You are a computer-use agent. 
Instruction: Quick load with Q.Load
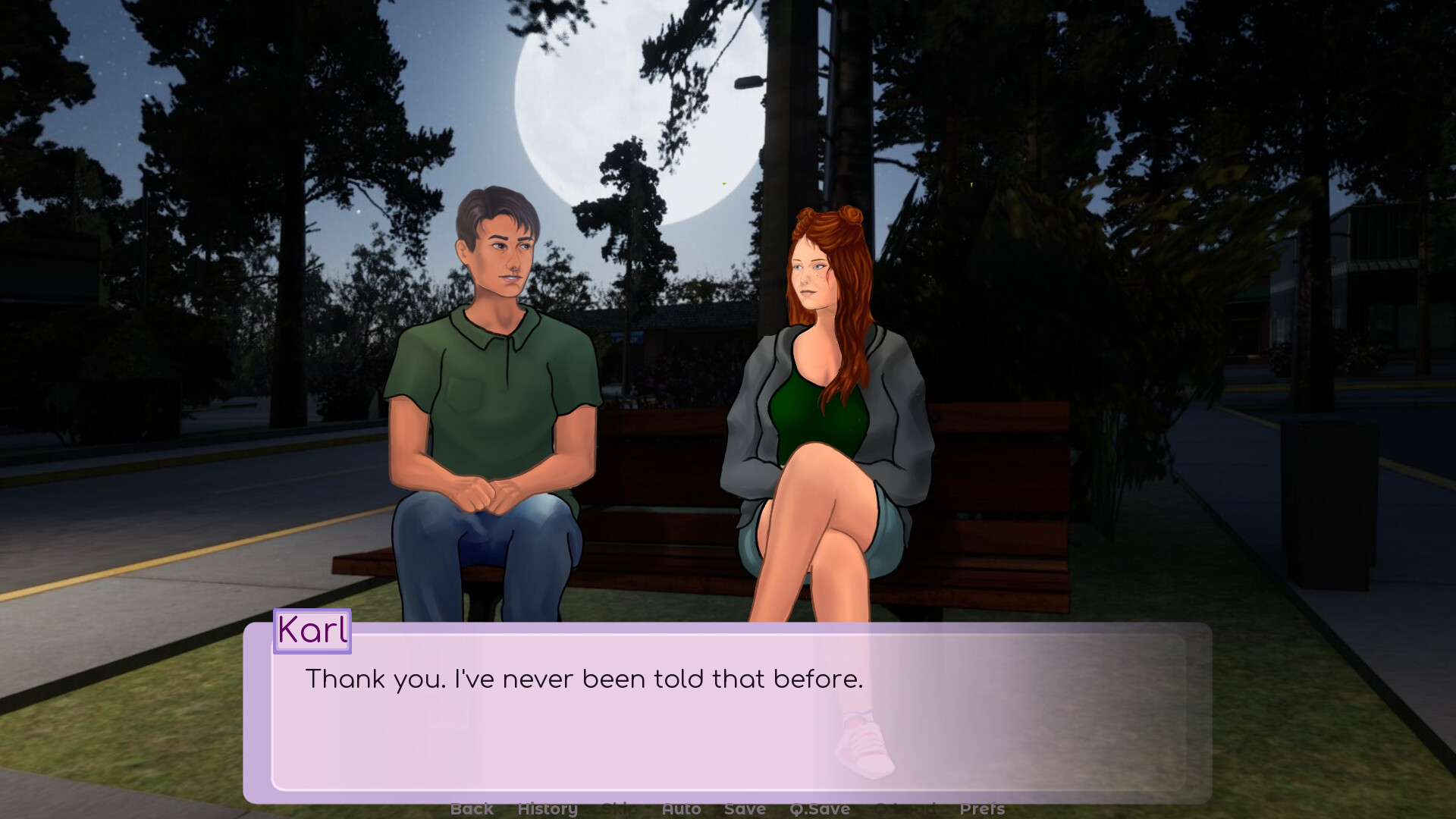905,809
